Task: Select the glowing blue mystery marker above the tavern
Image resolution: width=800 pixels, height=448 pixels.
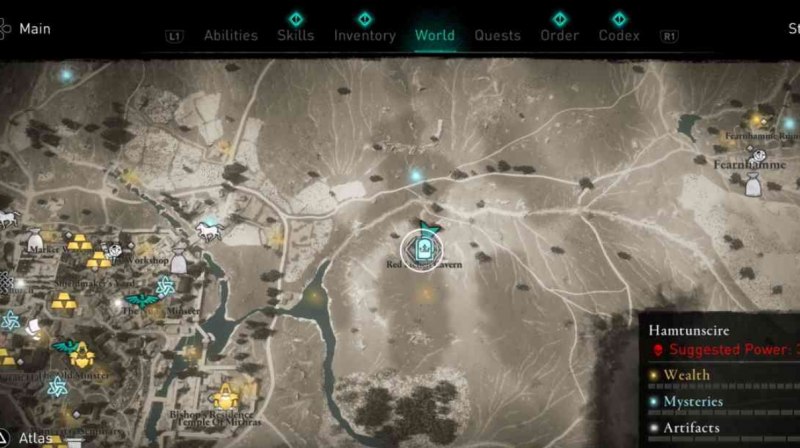Action: (x=416, y=176)
